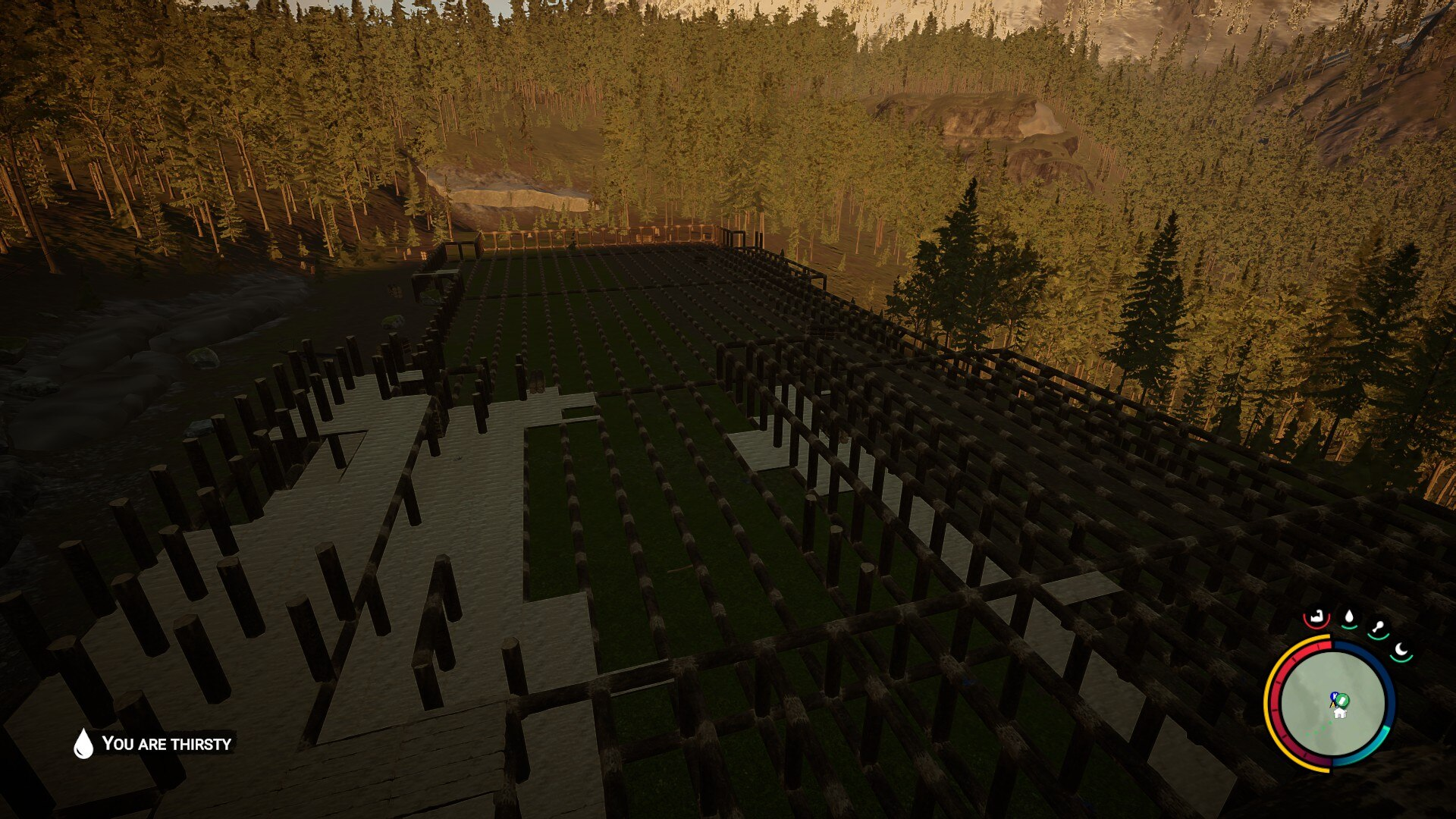Click the circular minimap
The height and width of the screenshot is (819, 1456).
pos(1332,703)
